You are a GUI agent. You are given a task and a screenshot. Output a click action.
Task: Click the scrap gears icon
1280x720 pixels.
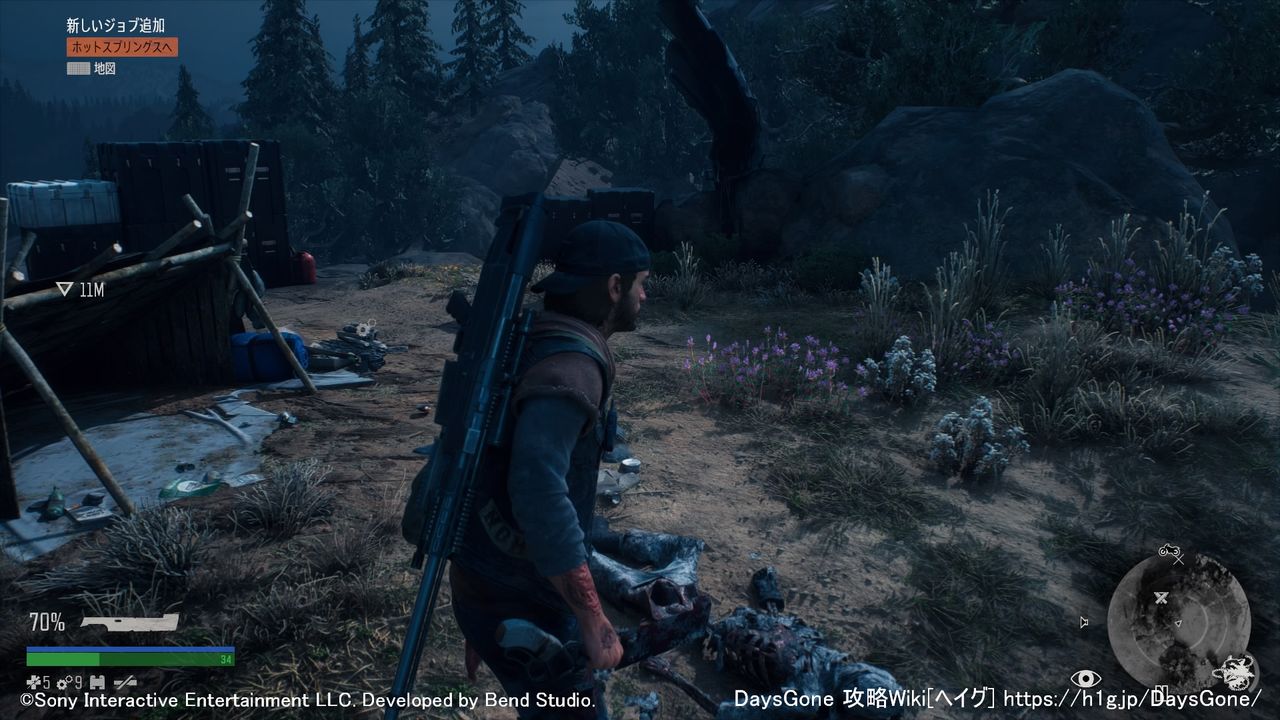(x=61, y=682)
